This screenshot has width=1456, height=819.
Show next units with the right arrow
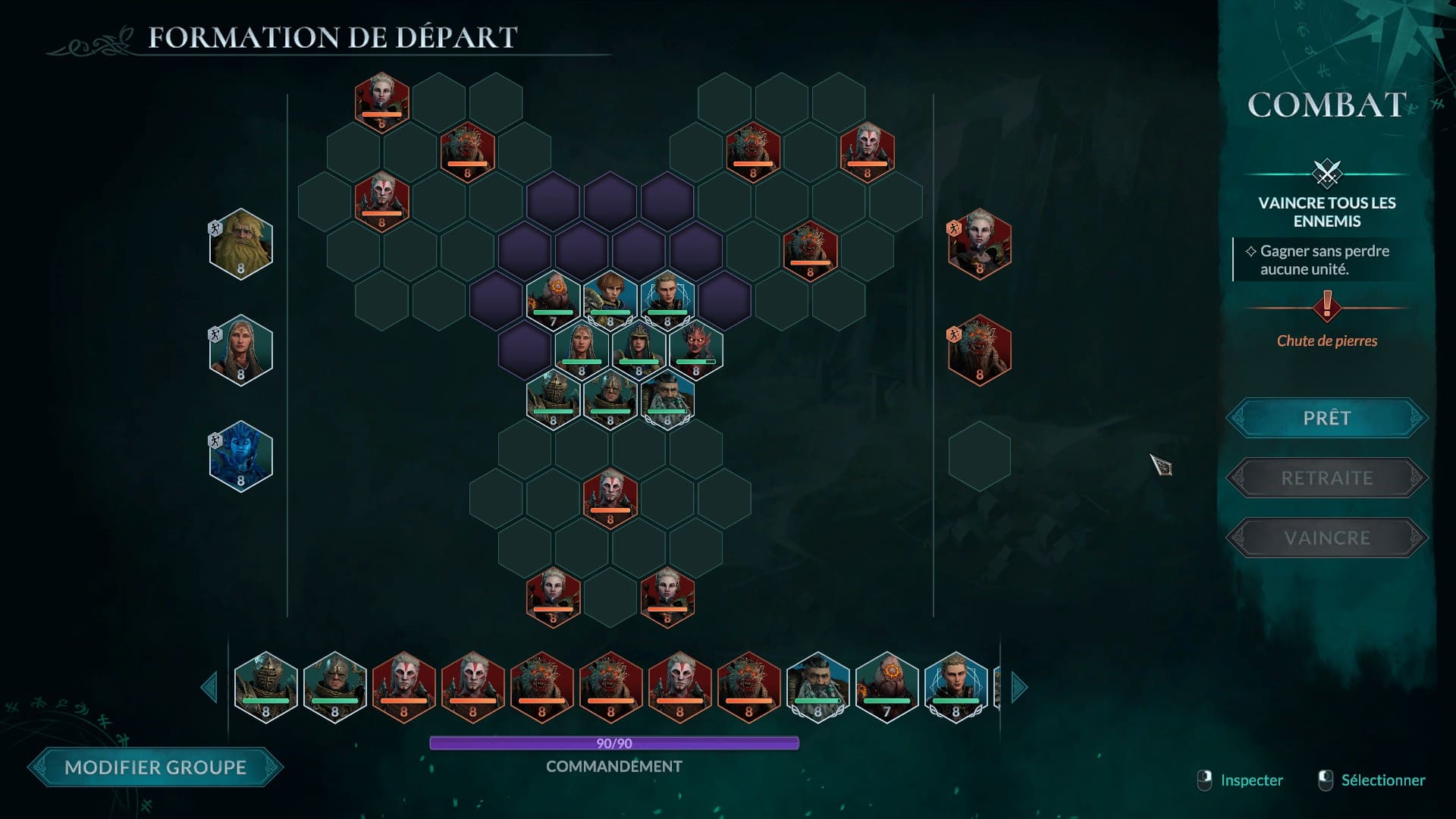1018,687
